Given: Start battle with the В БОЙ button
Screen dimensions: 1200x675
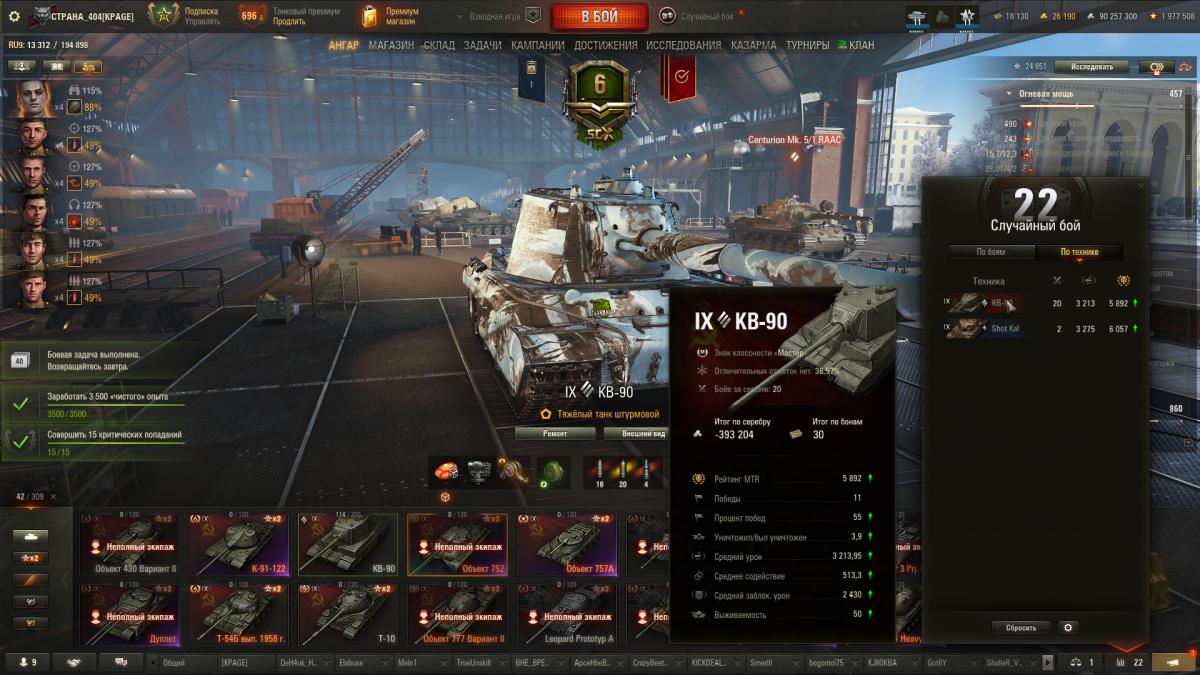Looking at the screenshot, I should 600,16.
